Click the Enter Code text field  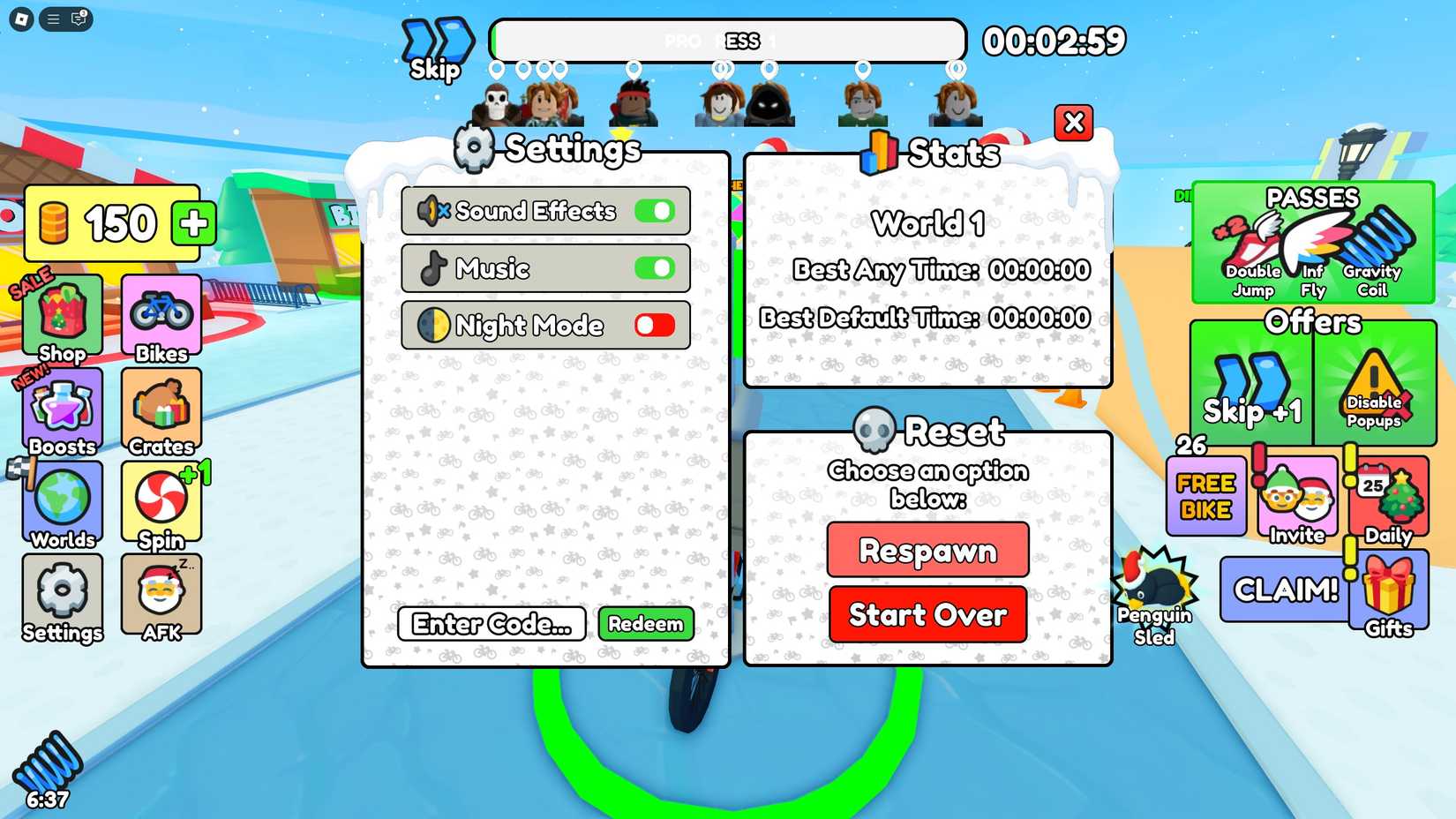491,624
